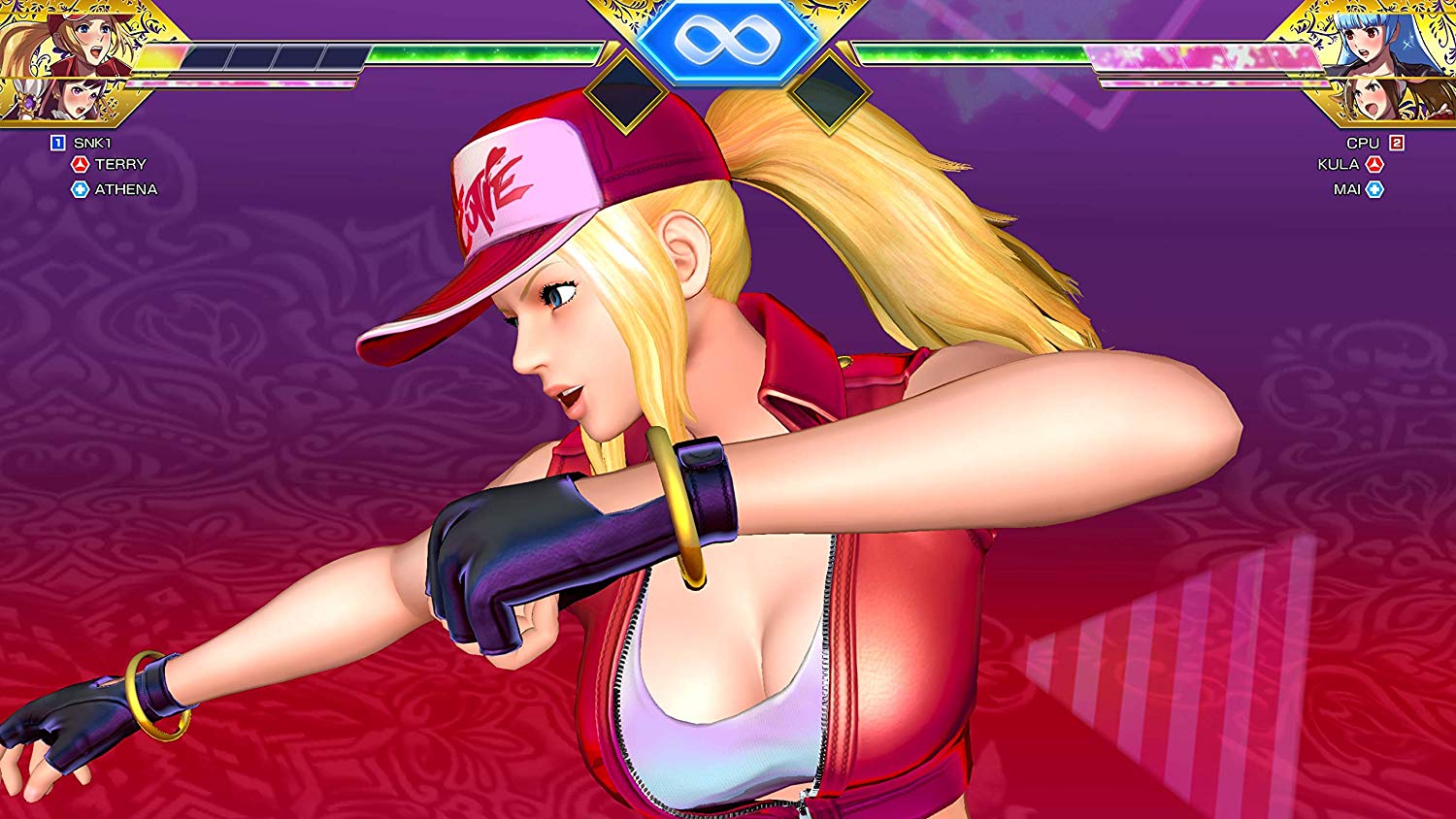Image resolution: width=1456 pixels, height=819 pixels.
Task: Select the MAI character name
Action: pyautogui.click(x=1347, y=187)
